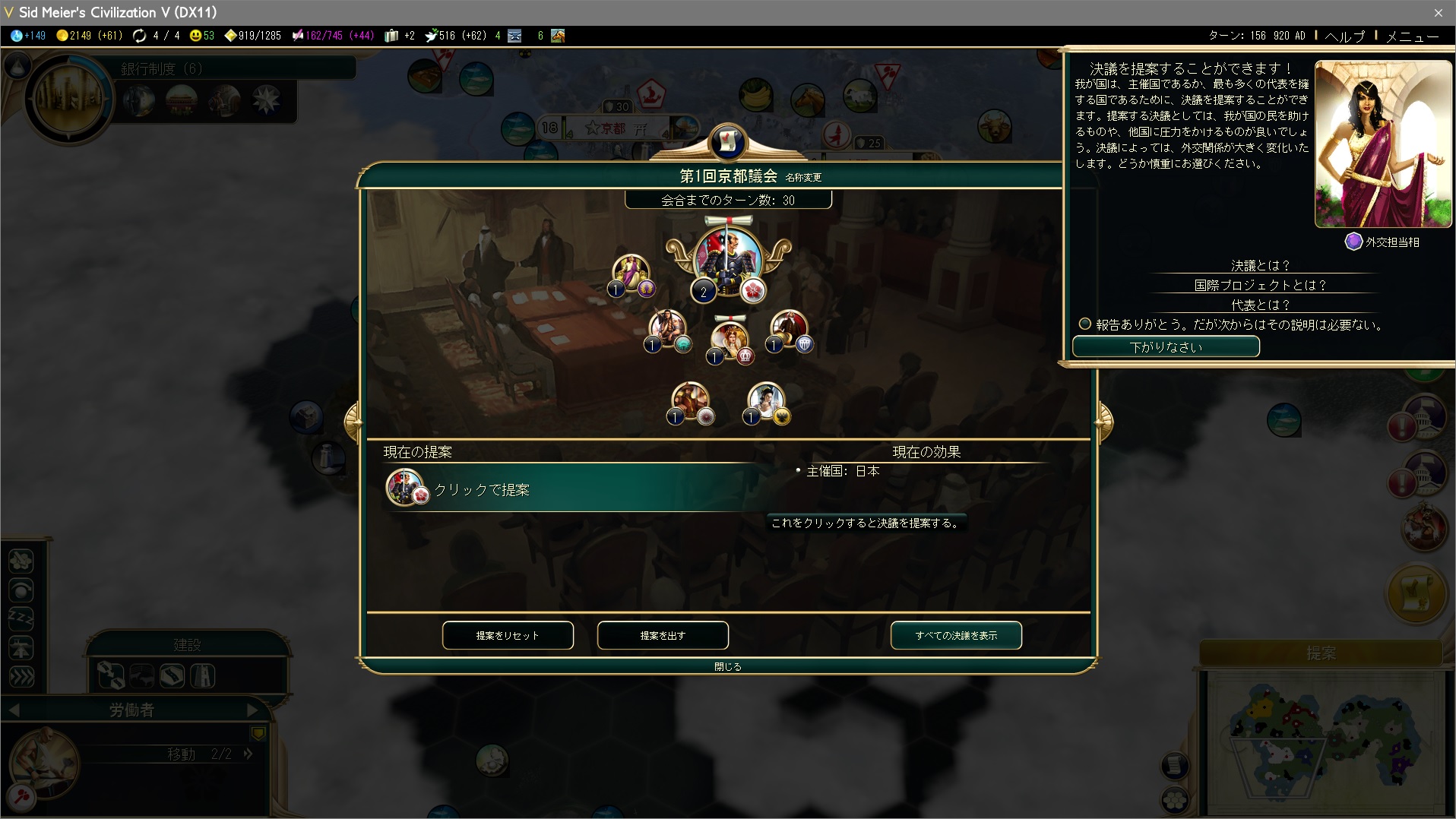Click the gold scroll 提案 notification button
1456x819 pixels.
(x=1416, y=593)
